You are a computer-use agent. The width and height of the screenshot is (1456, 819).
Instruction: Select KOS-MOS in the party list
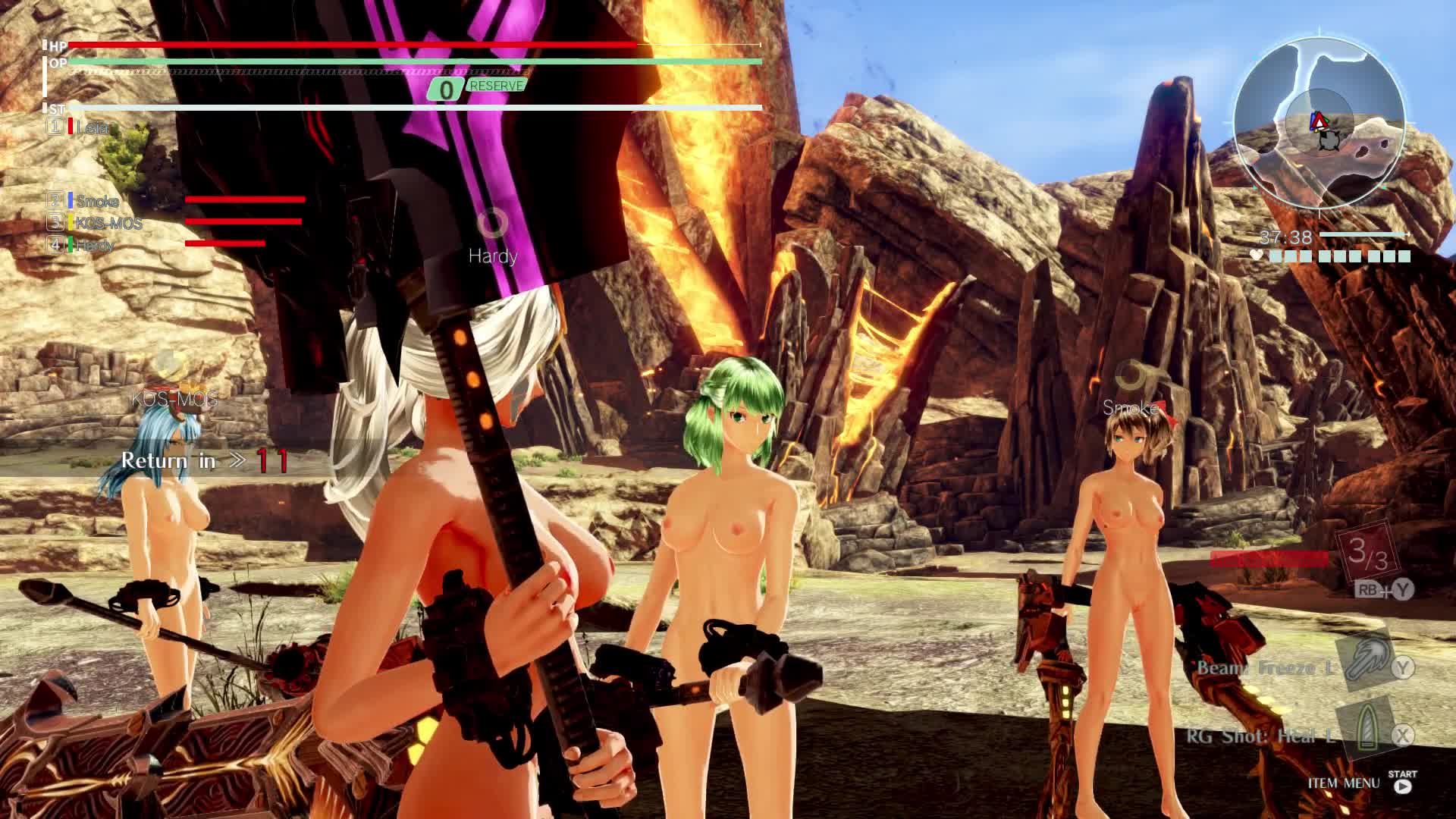(108, 223)
